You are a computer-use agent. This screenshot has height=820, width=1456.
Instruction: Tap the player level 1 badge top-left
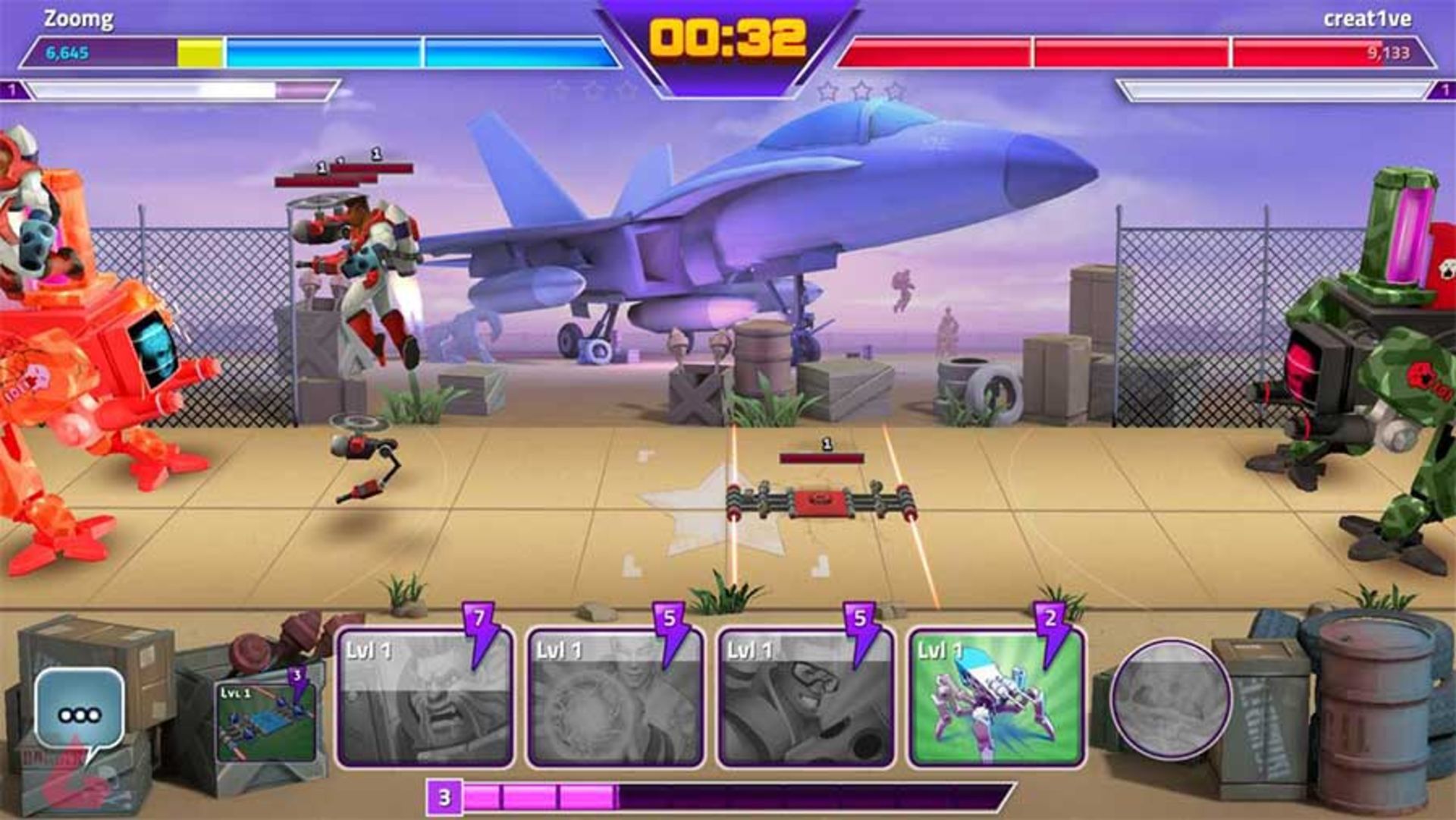coord(12,91)
